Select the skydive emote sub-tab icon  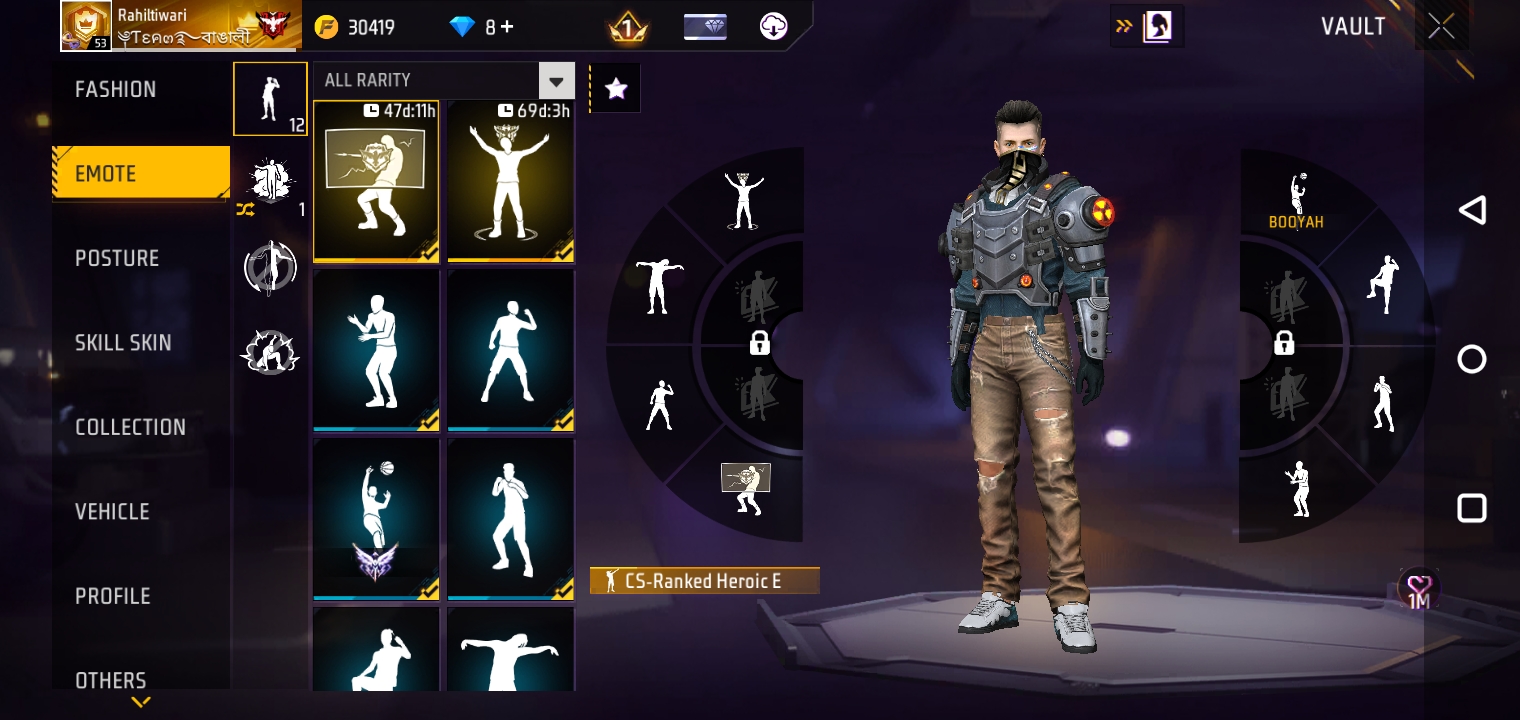click(270, 268)
